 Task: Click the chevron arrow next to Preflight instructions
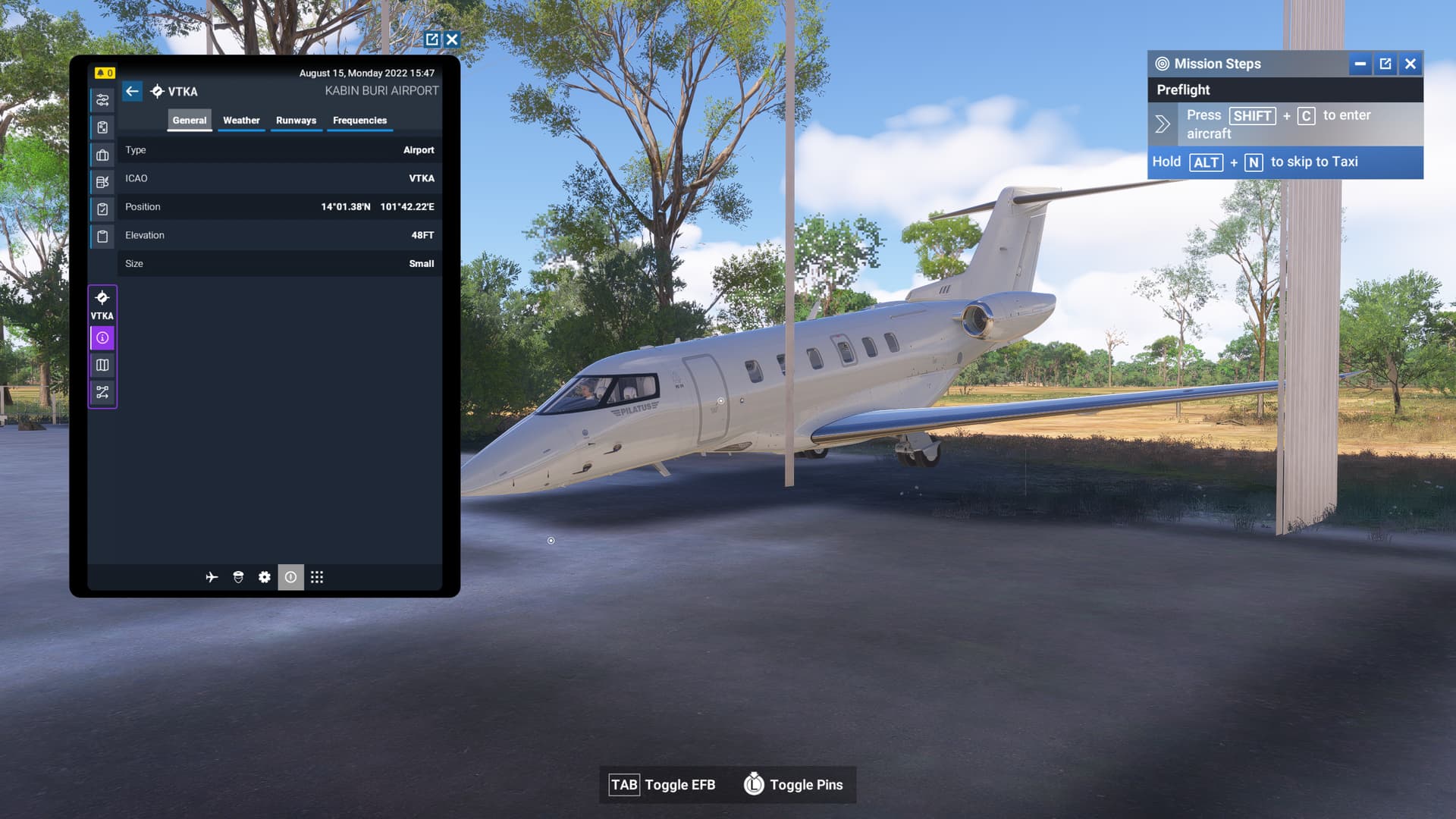(x=1162, y=124)
